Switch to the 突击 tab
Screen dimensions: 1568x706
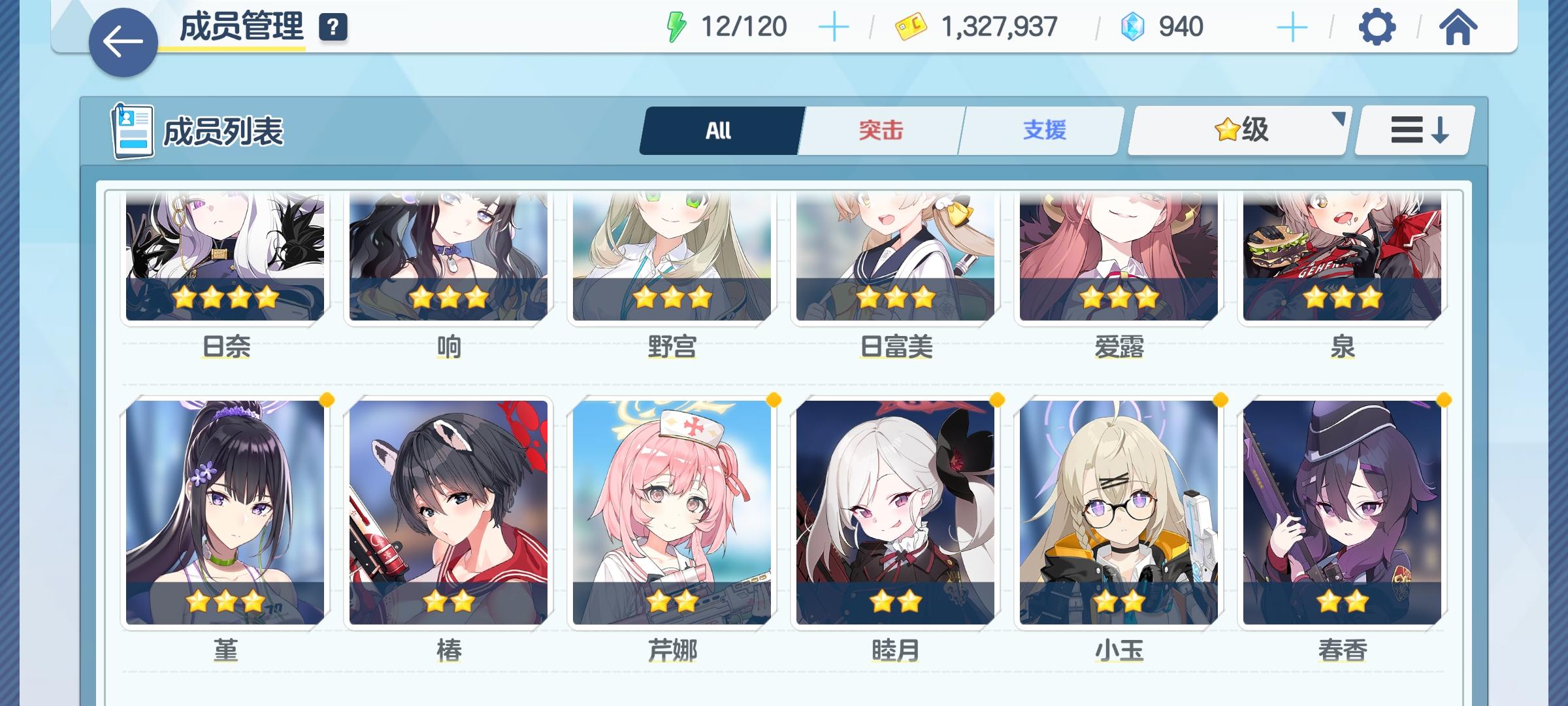click(879, 129)
